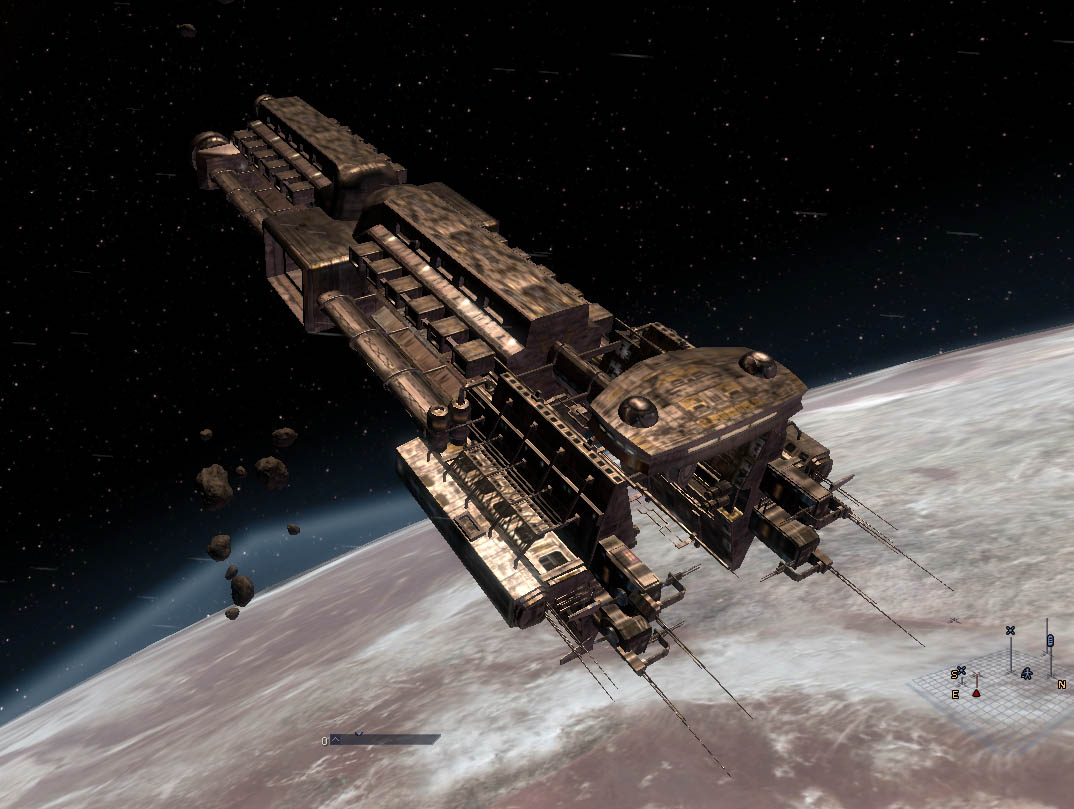1074x809 pixels.
Task: Select the red triangle marker on radar
Action: coord(977,692)
